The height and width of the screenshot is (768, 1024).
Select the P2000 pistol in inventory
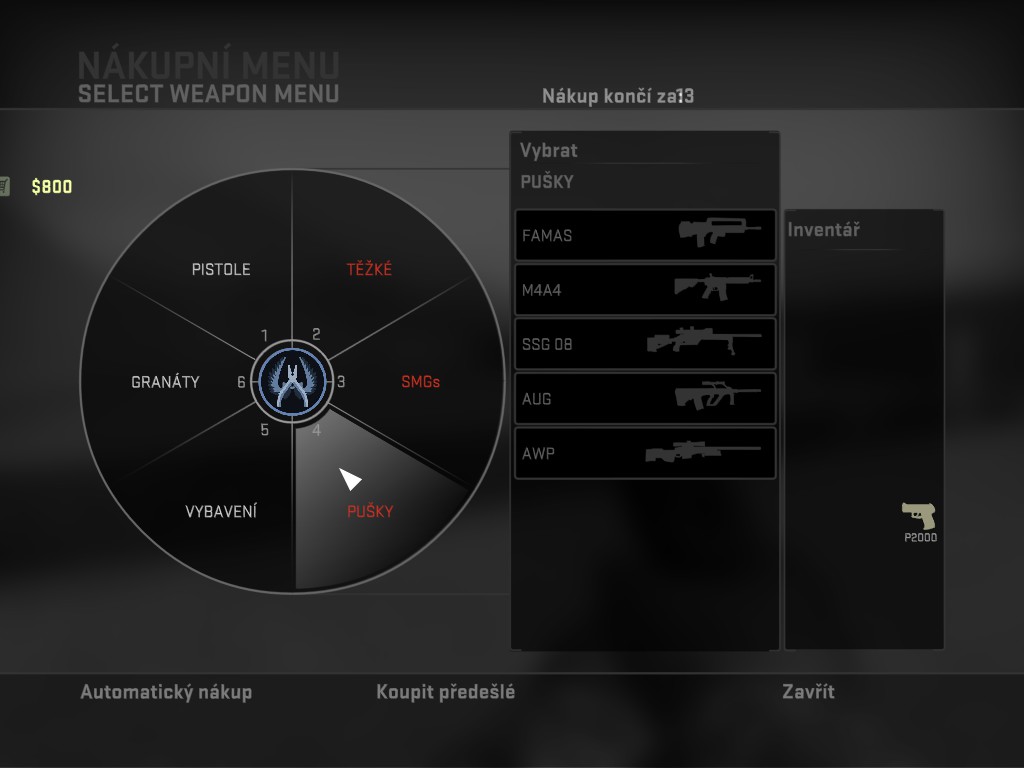919,520
